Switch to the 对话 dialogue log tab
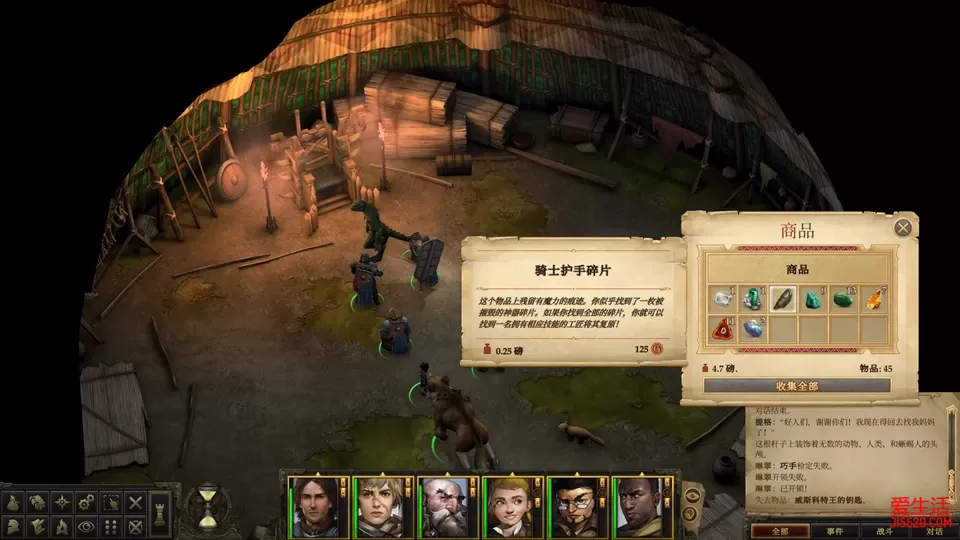Image resolution: width=960 pixels, height=540 pixels. (x=933, y=531)
